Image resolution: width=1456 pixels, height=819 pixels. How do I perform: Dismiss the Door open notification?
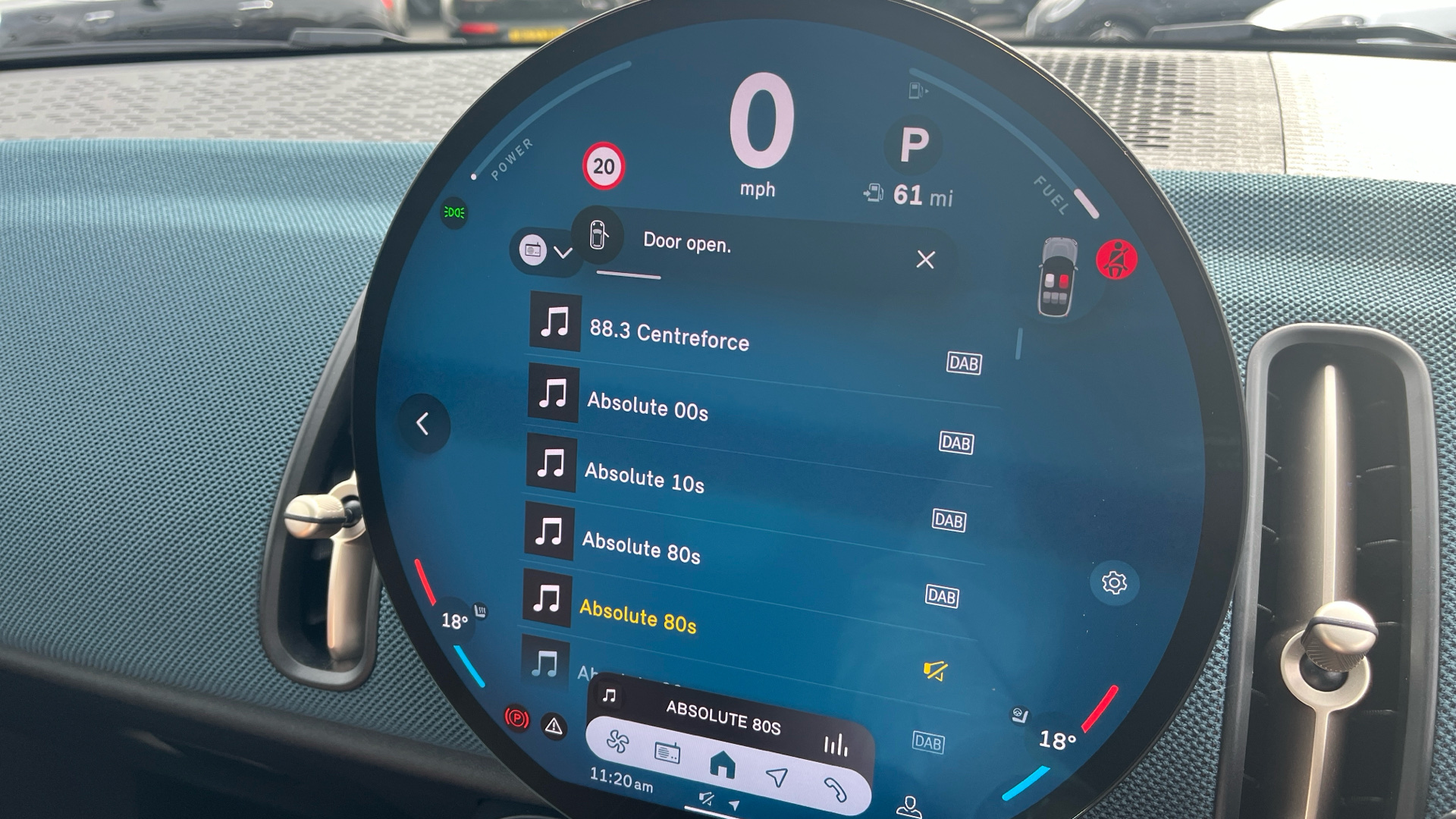[925, 260]
